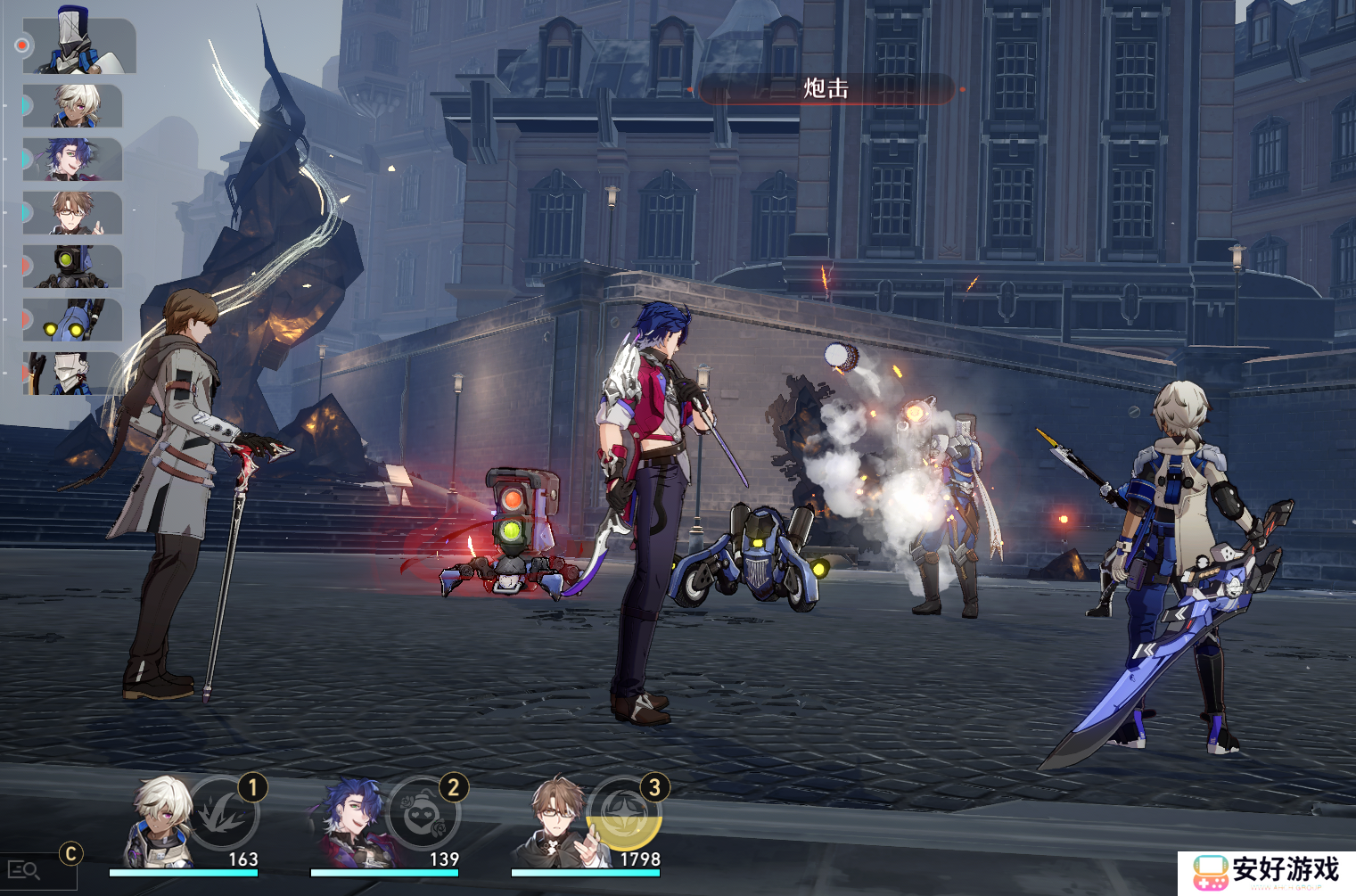The height and width of the screenshot is (896, 1356).
Task: Trigger Welt's charged yellow ultimate numbered 3
Action: 627,811
